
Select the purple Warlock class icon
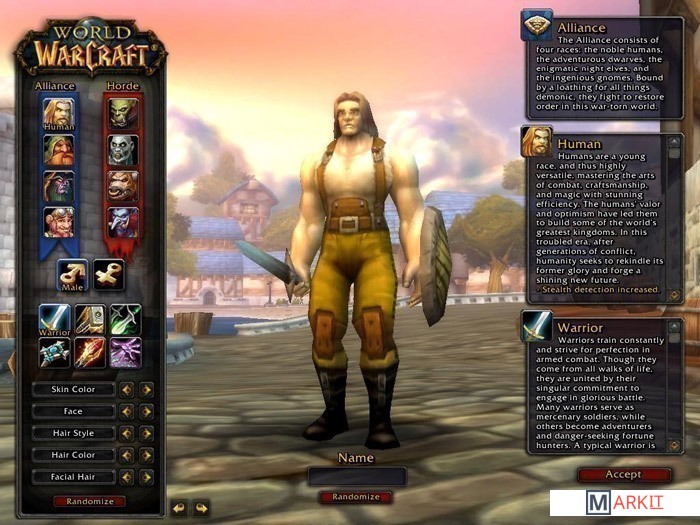tap(126, 353)
